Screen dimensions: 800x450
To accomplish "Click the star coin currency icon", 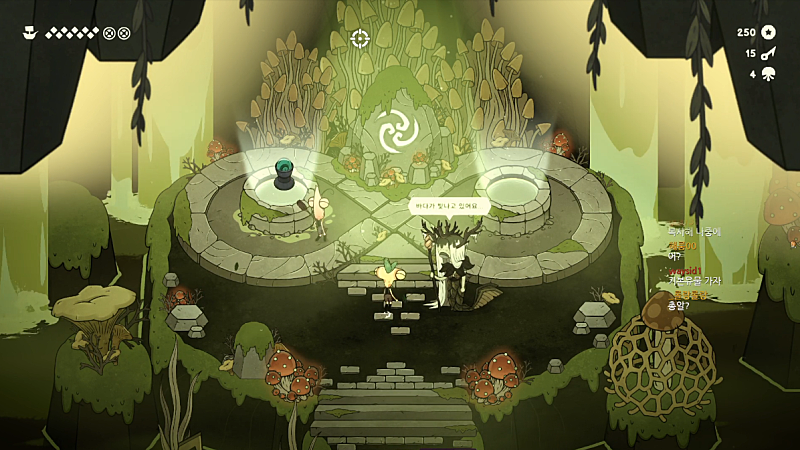I will (x=769, y=32).
